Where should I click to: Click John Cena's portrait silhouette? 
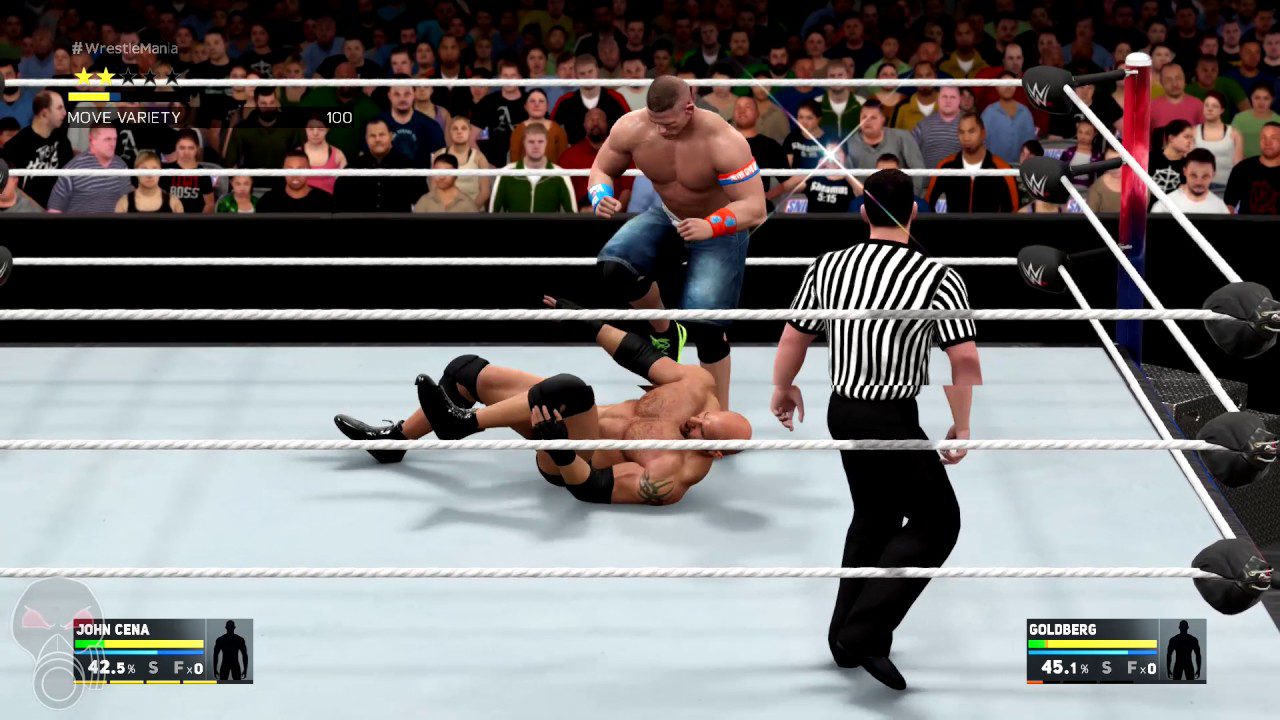point(231,648)
